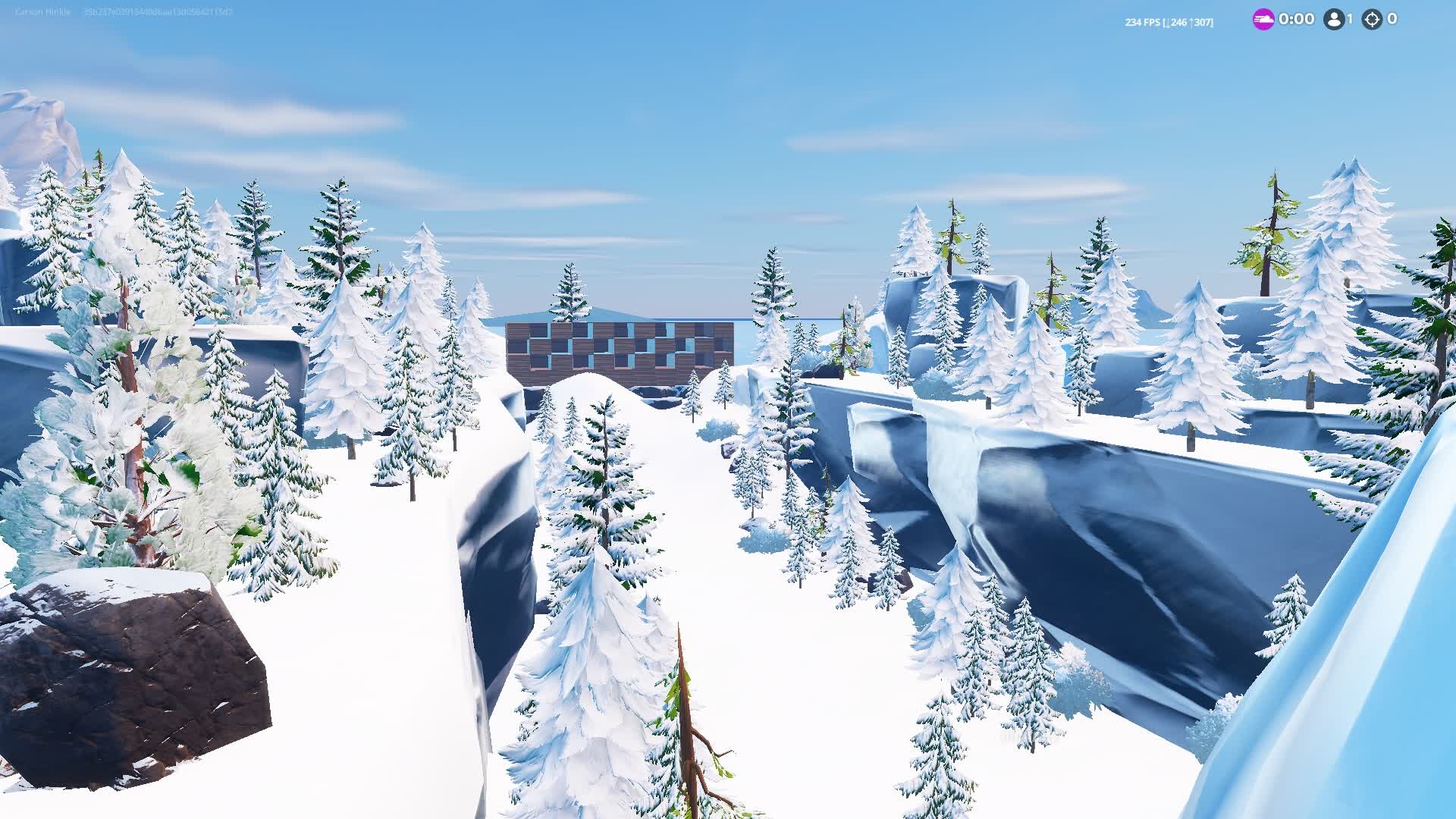Click the player count silhouette icon
1456x819 pixels.
point(1333,19)
